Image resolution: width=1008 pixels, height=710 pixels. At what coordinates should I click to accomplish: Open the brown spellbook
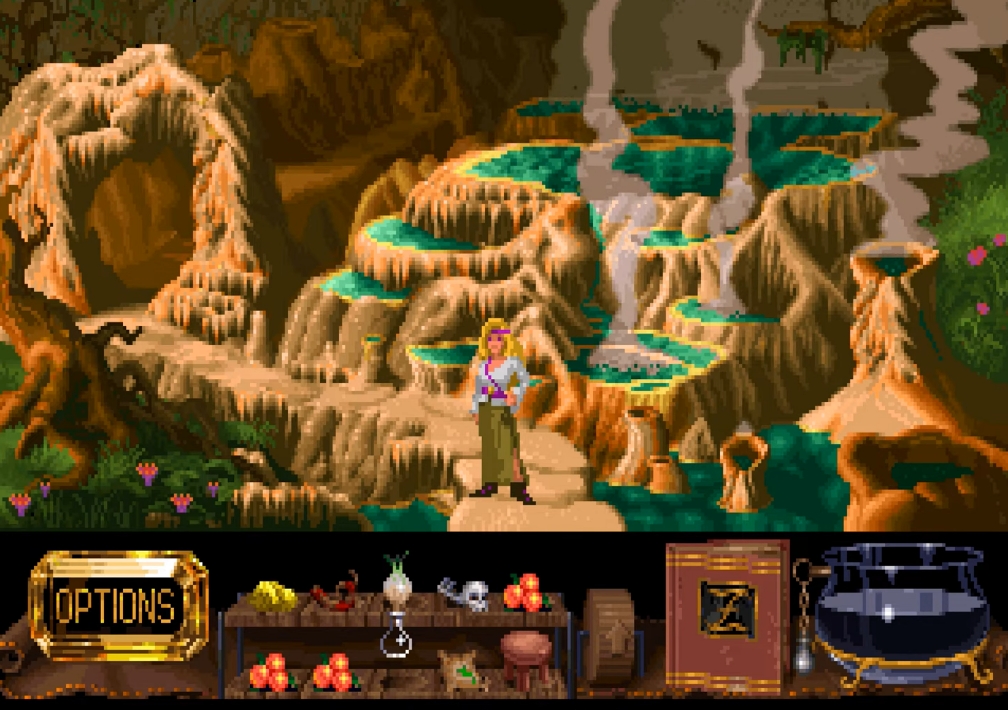pos(726,612)
